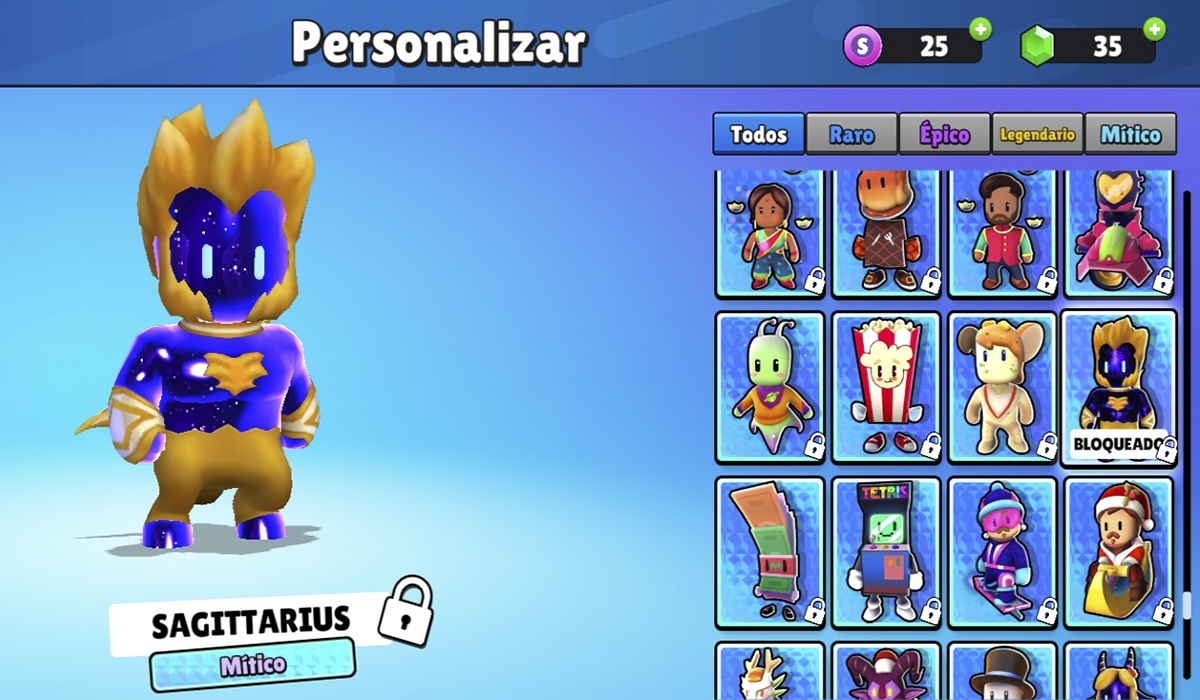The width and height of the screenshot is (1200, 700).
Task: Select the black top hat skin
Action: click(1002, 673)
